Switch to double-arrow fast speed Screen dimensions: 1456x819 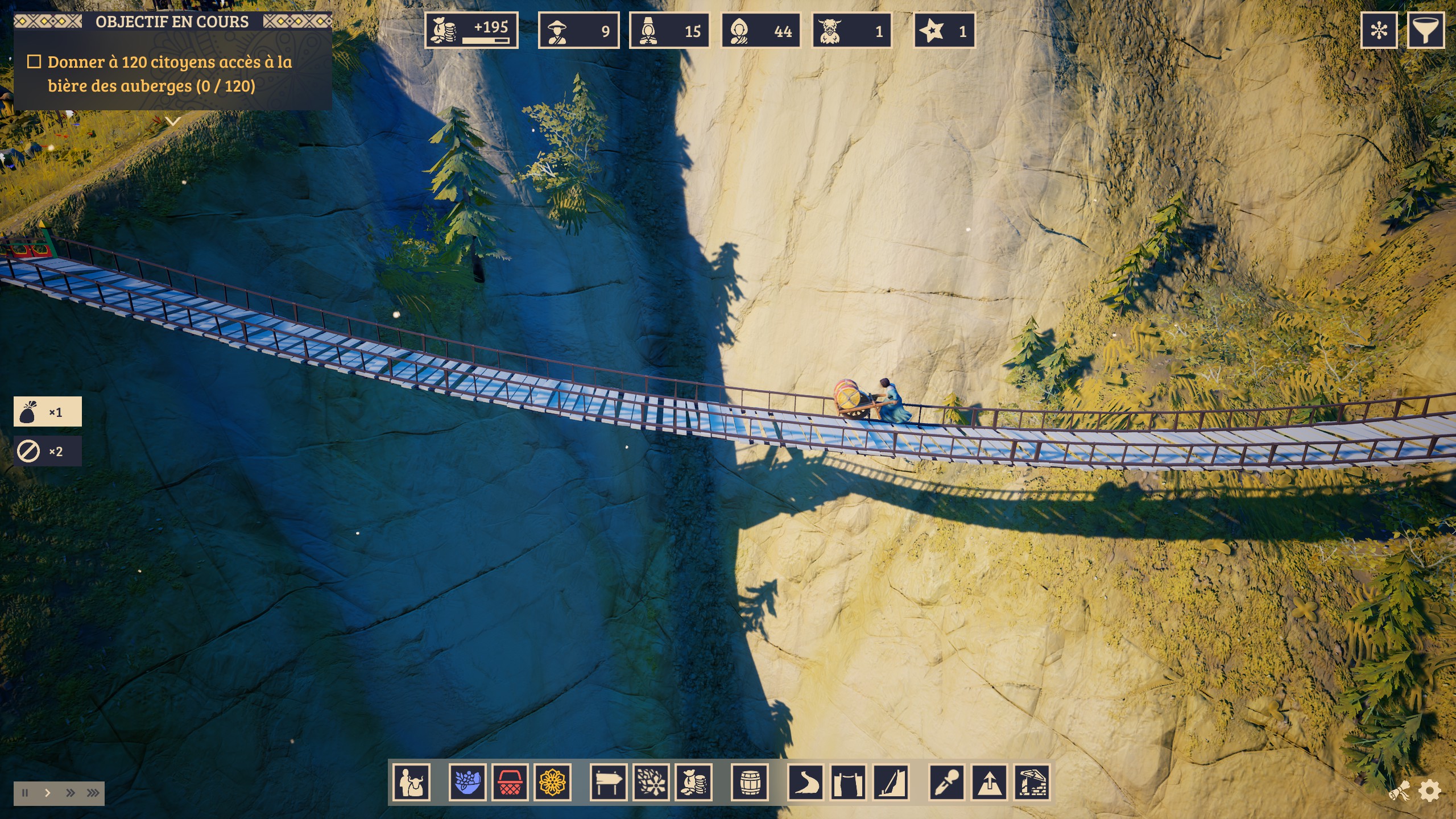[71, 793]
